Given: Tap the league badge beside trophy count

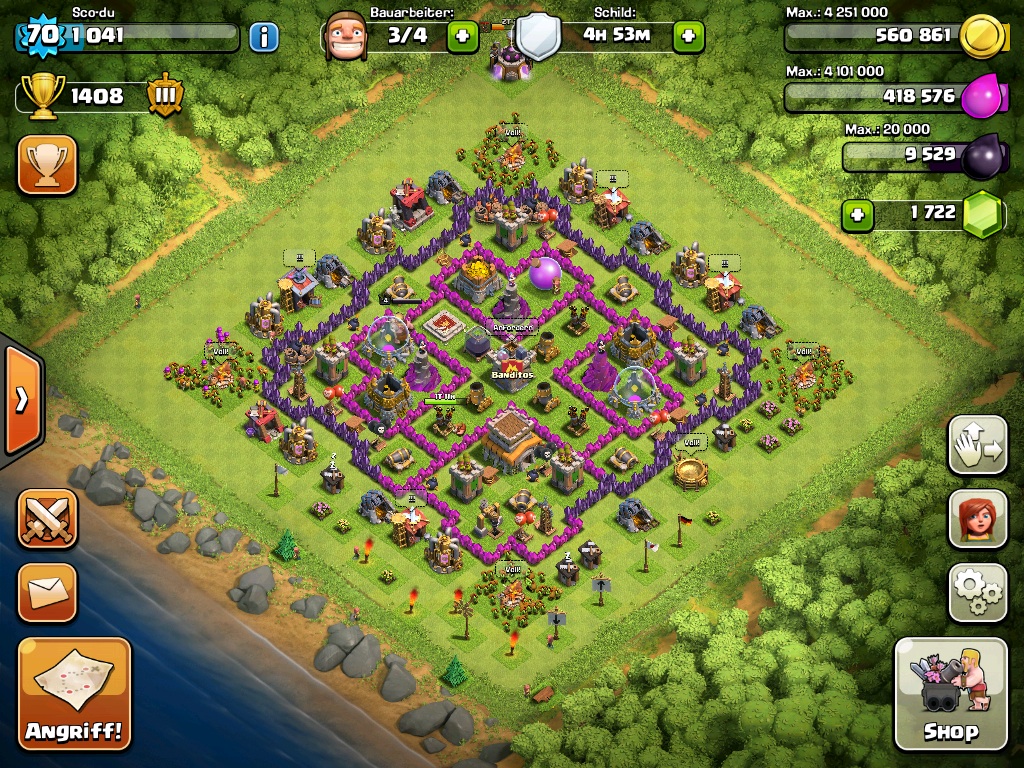Looking at the screenshot, I should (x=164, y=96).
